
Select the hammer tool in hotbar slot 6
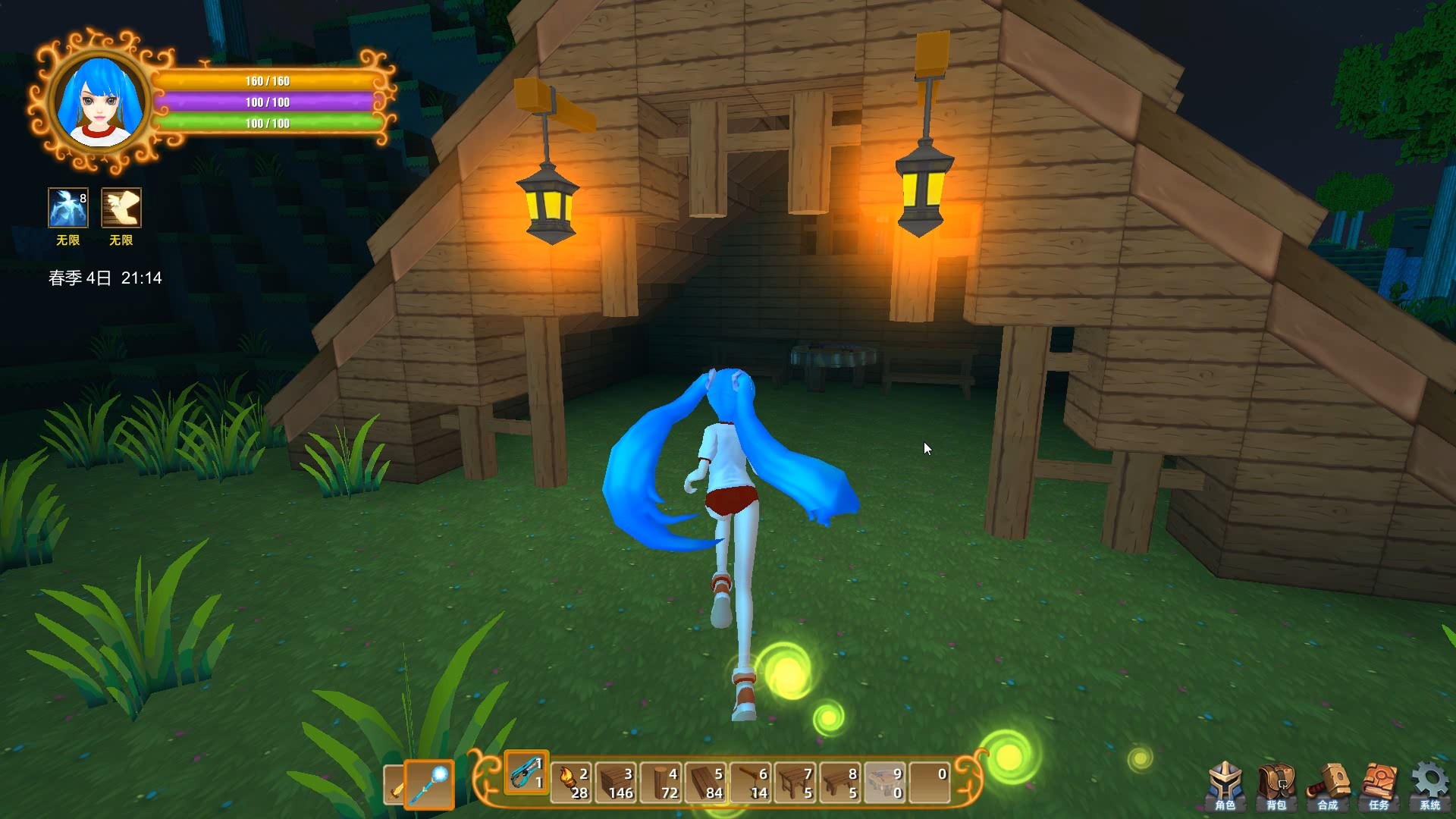pyautogui.click(x=749, y=784)
